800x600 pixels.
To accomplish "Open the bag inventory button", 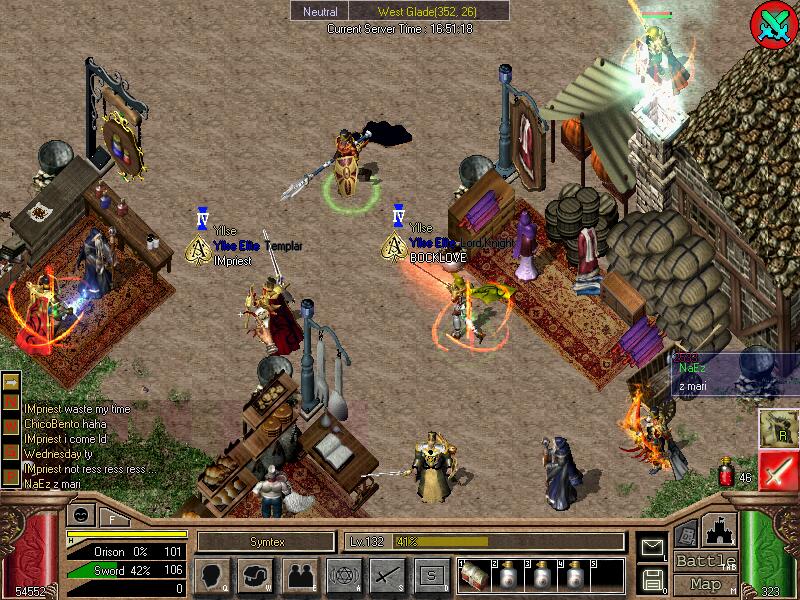I will 256,575.
